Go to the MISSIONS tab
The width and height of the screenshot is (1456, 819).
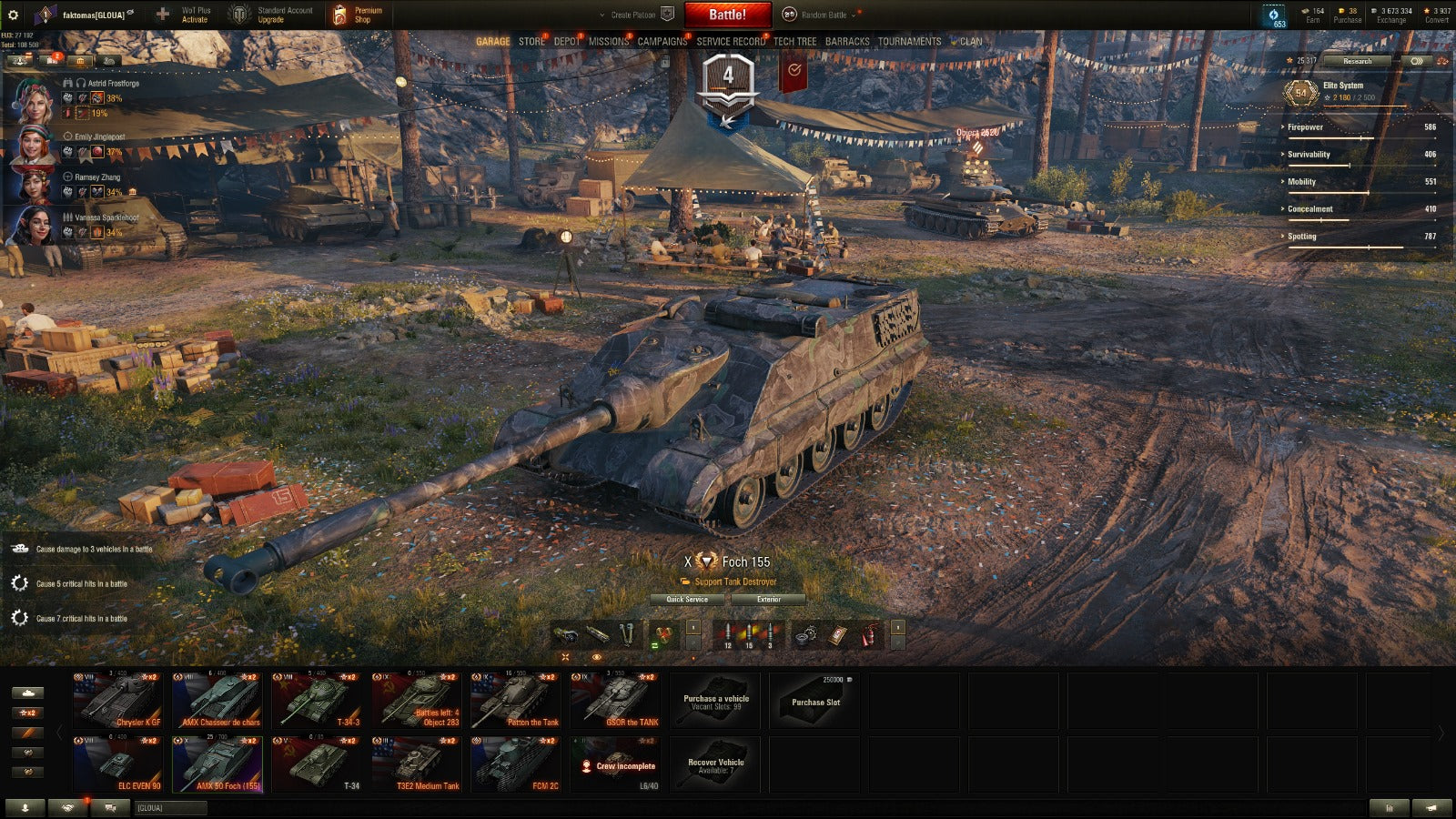click(x=608, y=42)
